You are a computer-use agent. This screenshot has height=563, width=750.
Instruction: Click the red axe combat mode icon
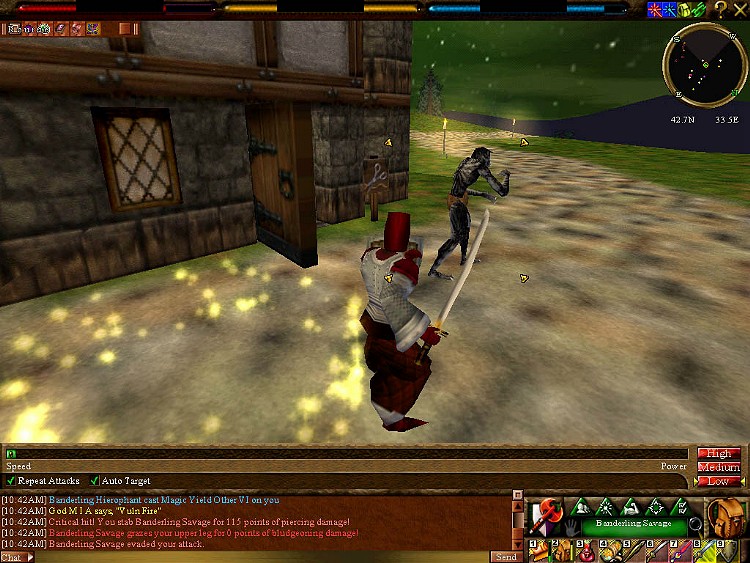pyautogui.click(x=546, y=513)
